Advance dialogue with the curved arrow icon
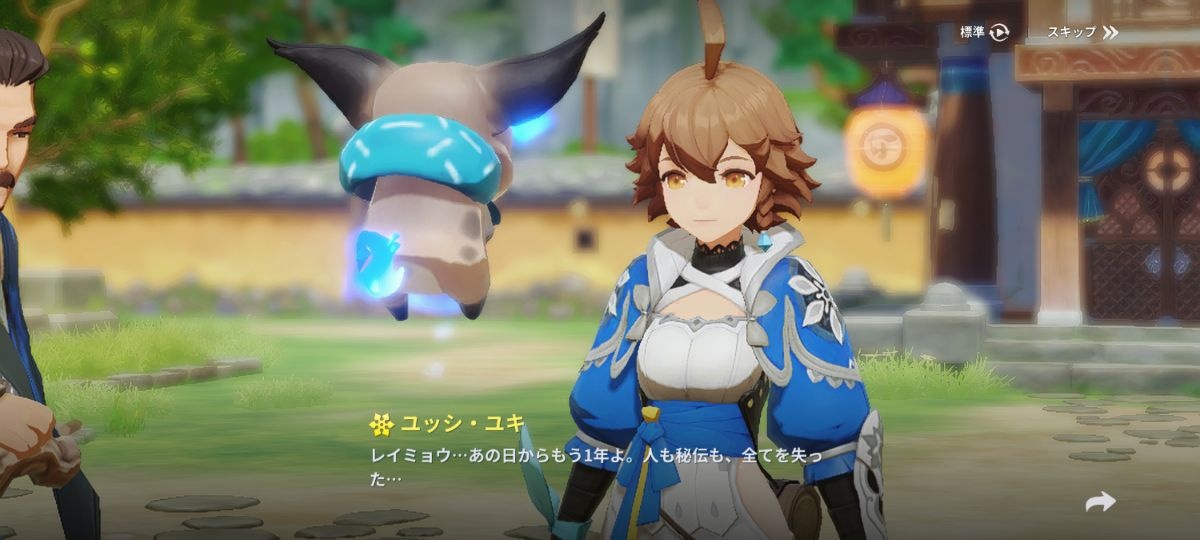The image size is (1200, 540). (x=1100, y=502)
